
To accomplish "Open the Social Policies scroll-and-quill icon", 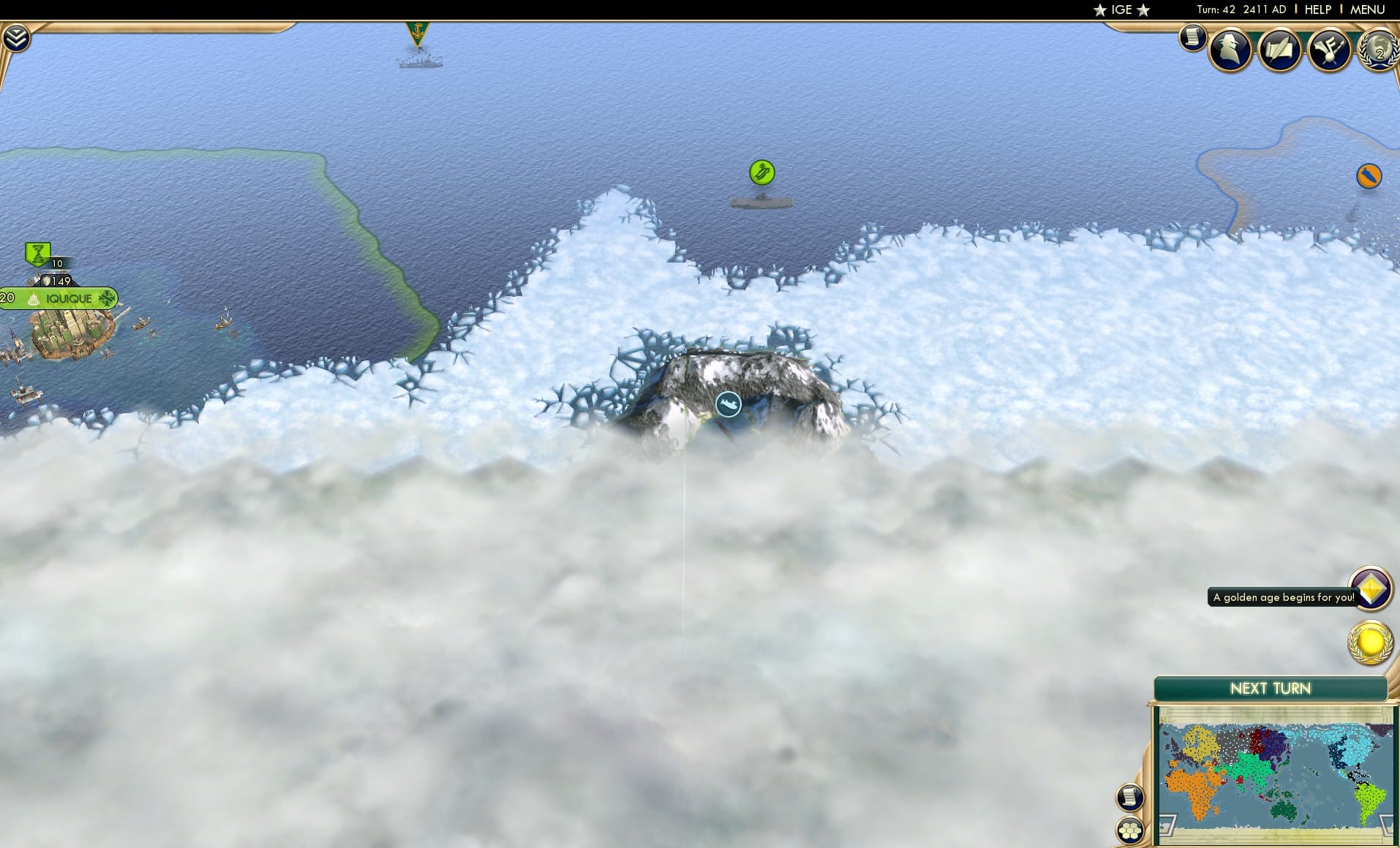I will pyautogui.click(x=1279, y=50).
